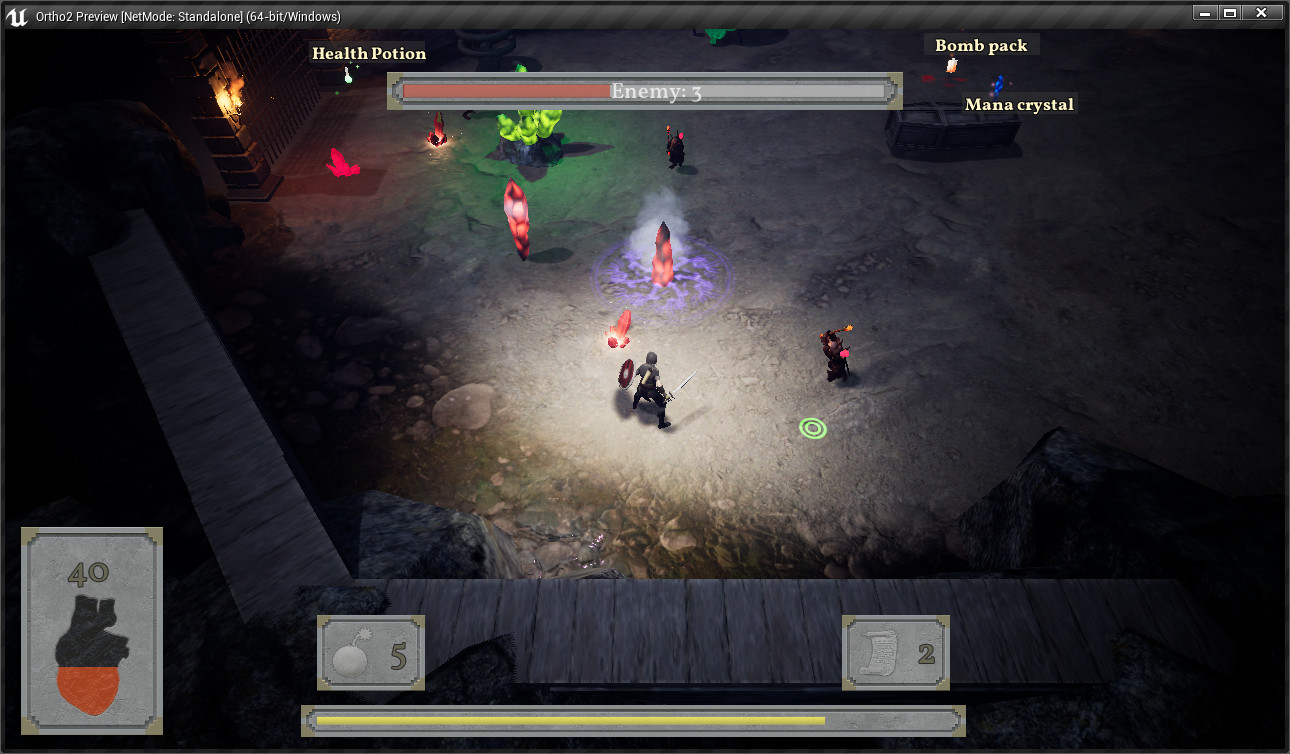Click the Enemy: 3 header bar
The width and height of the screenshot is (1290, 754).
click(x=644, y=91)
